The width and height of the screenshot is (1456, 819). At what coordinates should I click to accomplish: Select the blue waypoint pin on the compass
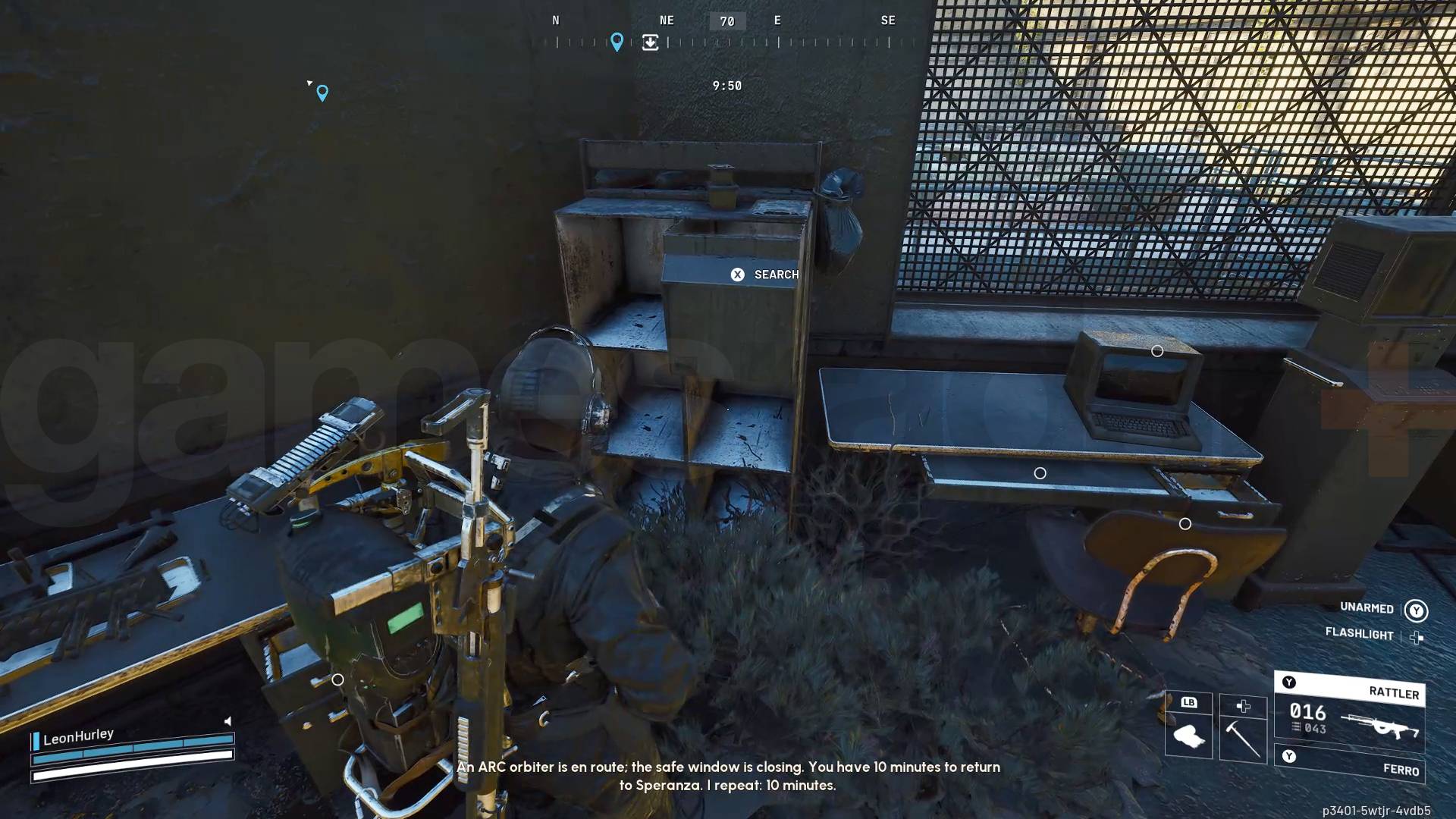tap(617, 42)
